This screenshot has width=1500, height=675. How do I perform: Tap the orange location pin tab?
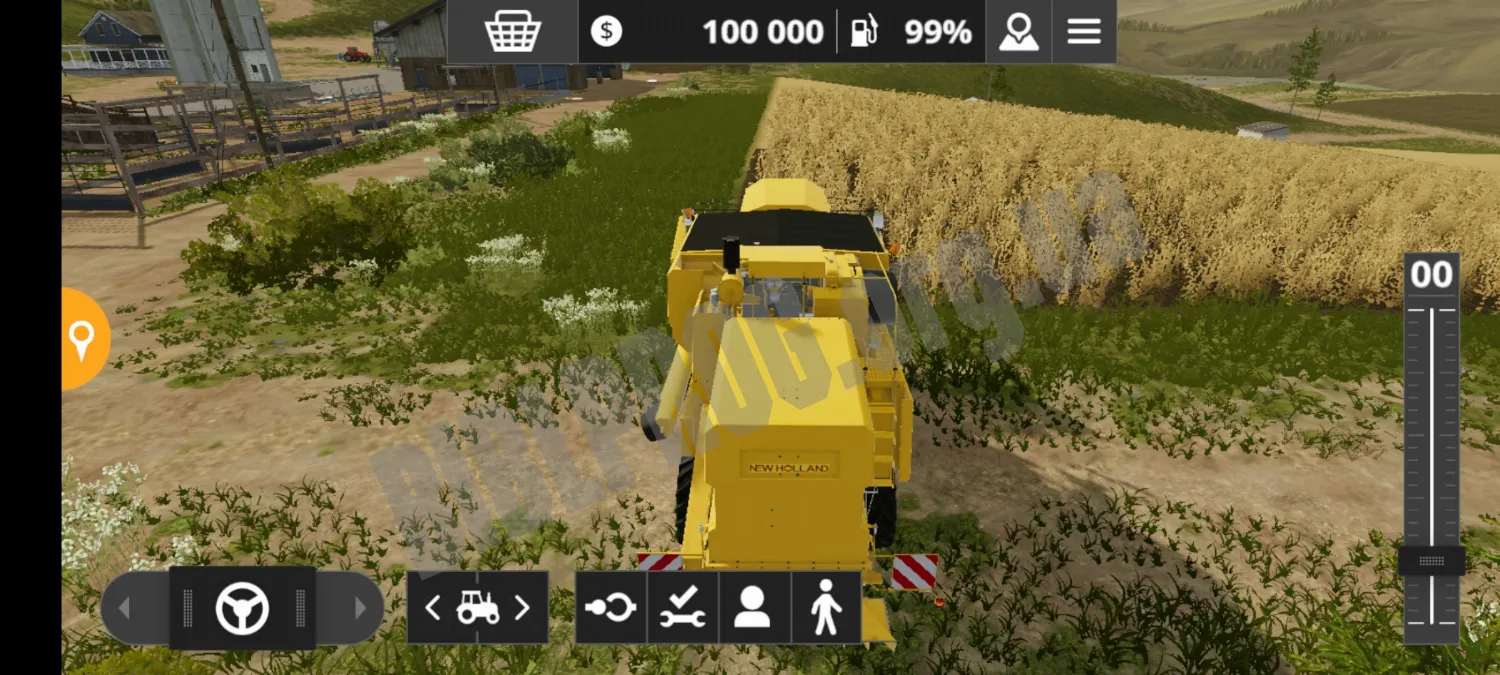82,340
